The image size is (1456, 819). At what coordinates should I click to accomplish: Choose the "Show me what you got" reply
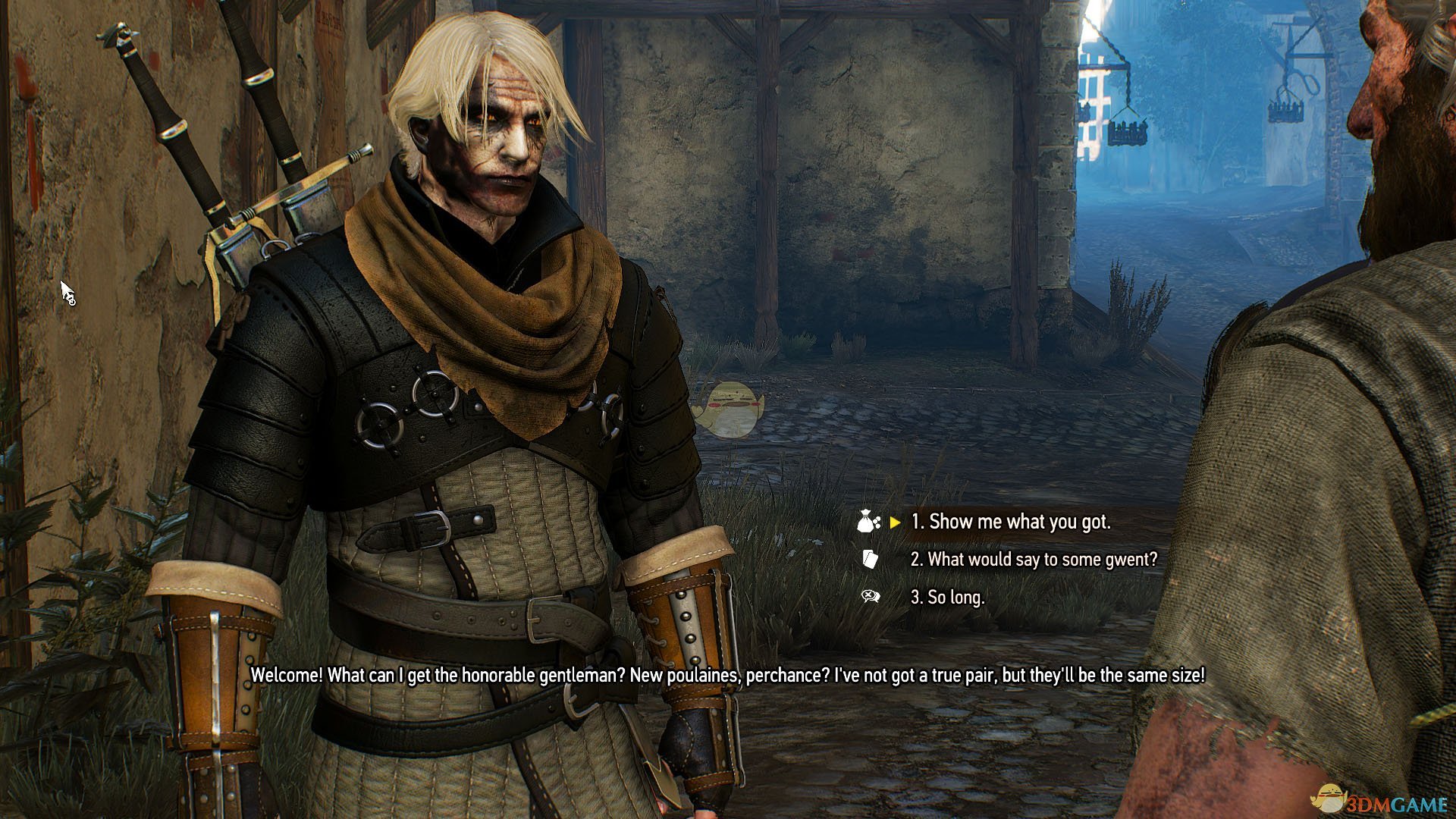[x=1010, y=522]
